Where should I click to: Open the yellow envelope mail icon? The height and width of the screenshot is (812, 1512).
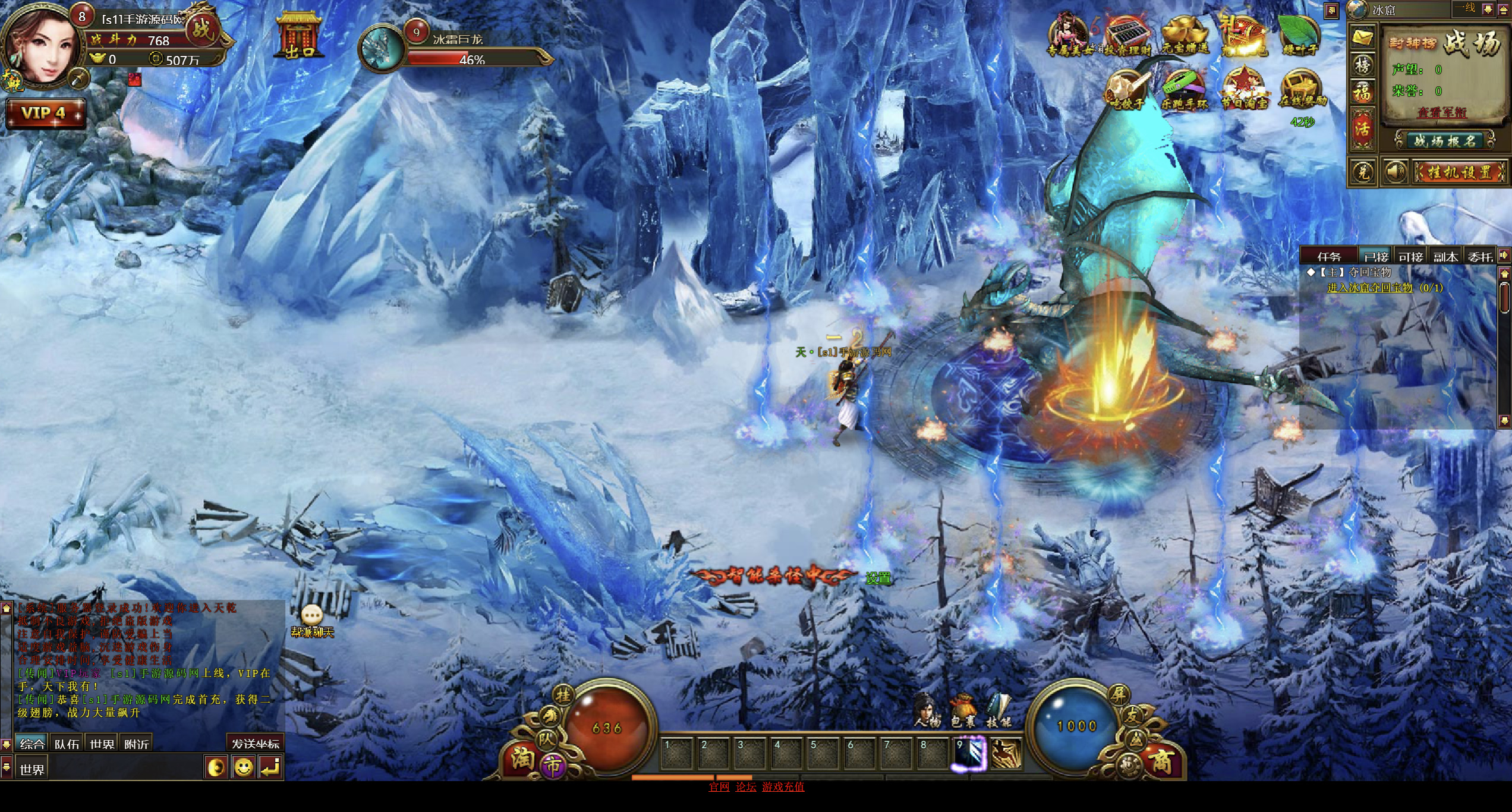click(1362, 37)
